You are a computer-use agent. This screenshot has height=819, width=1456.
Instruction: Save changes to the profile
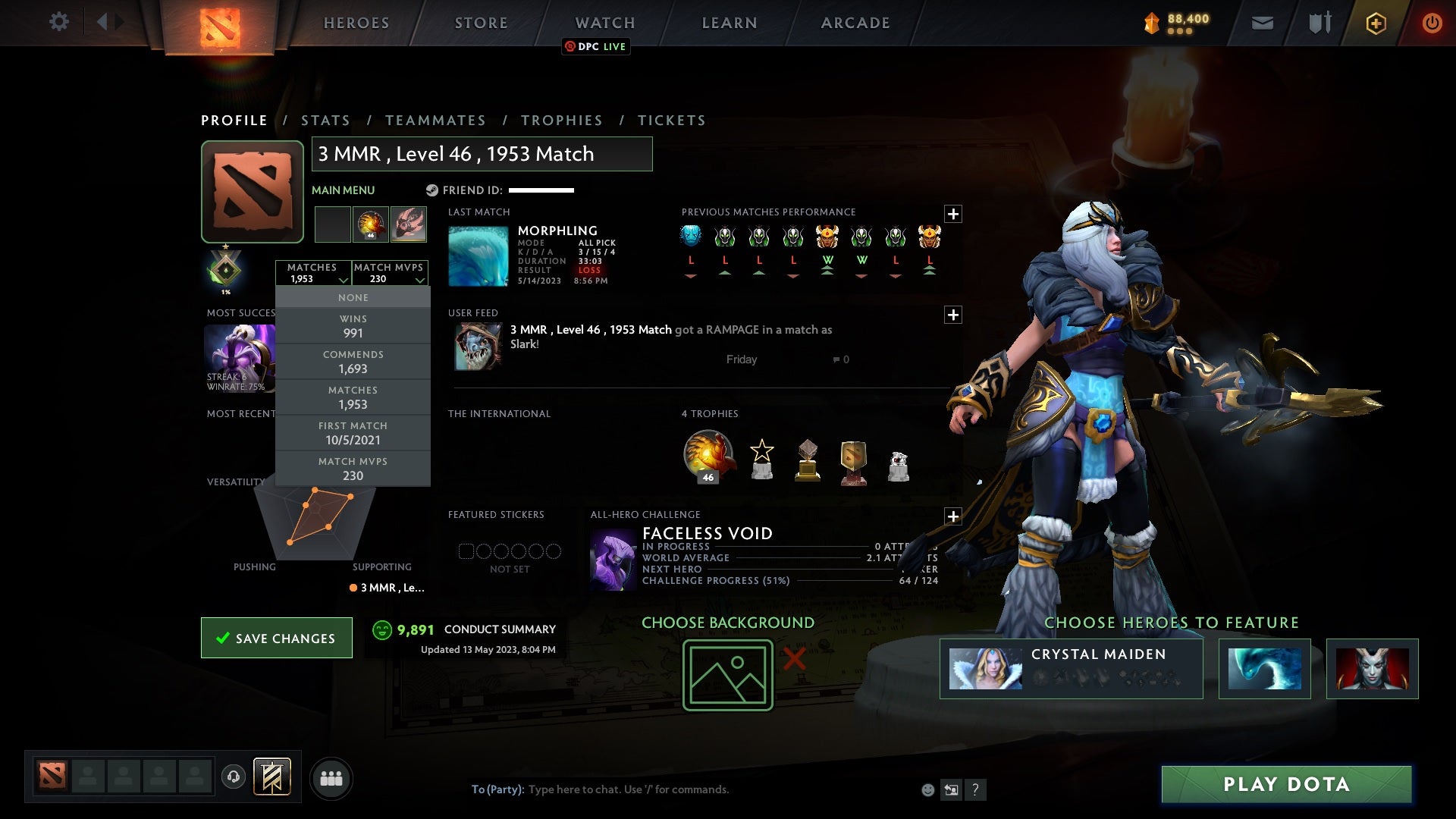coord(277,638)
